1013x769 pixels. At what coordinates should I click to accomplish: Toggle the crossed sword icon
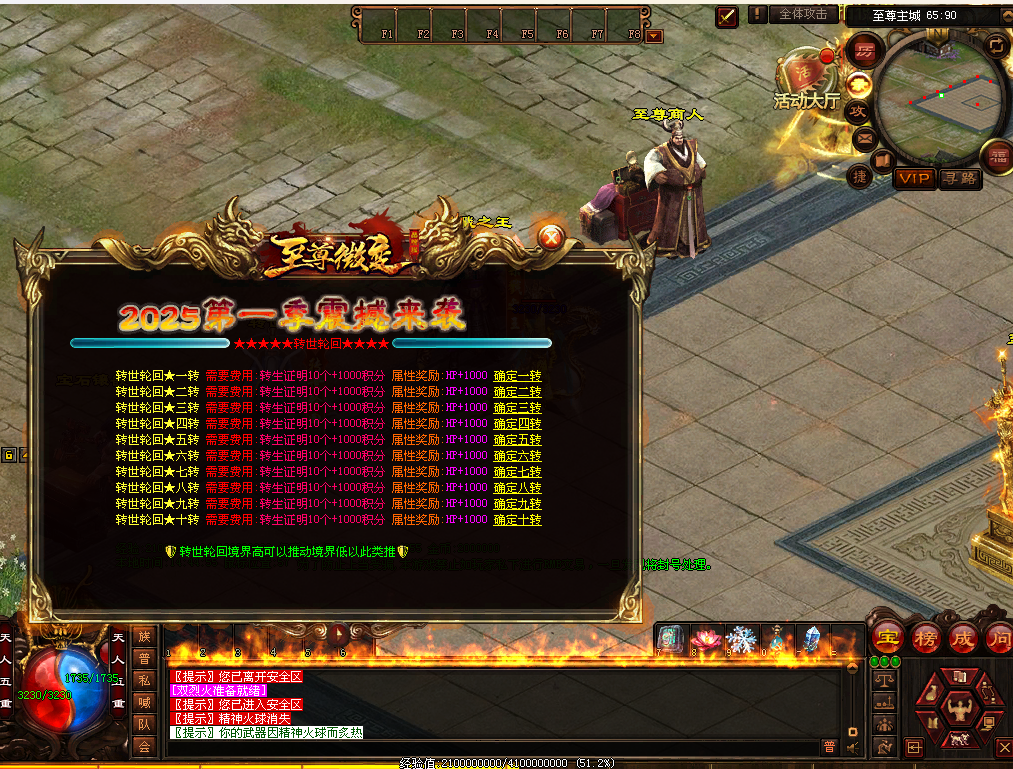click(726, 15)
